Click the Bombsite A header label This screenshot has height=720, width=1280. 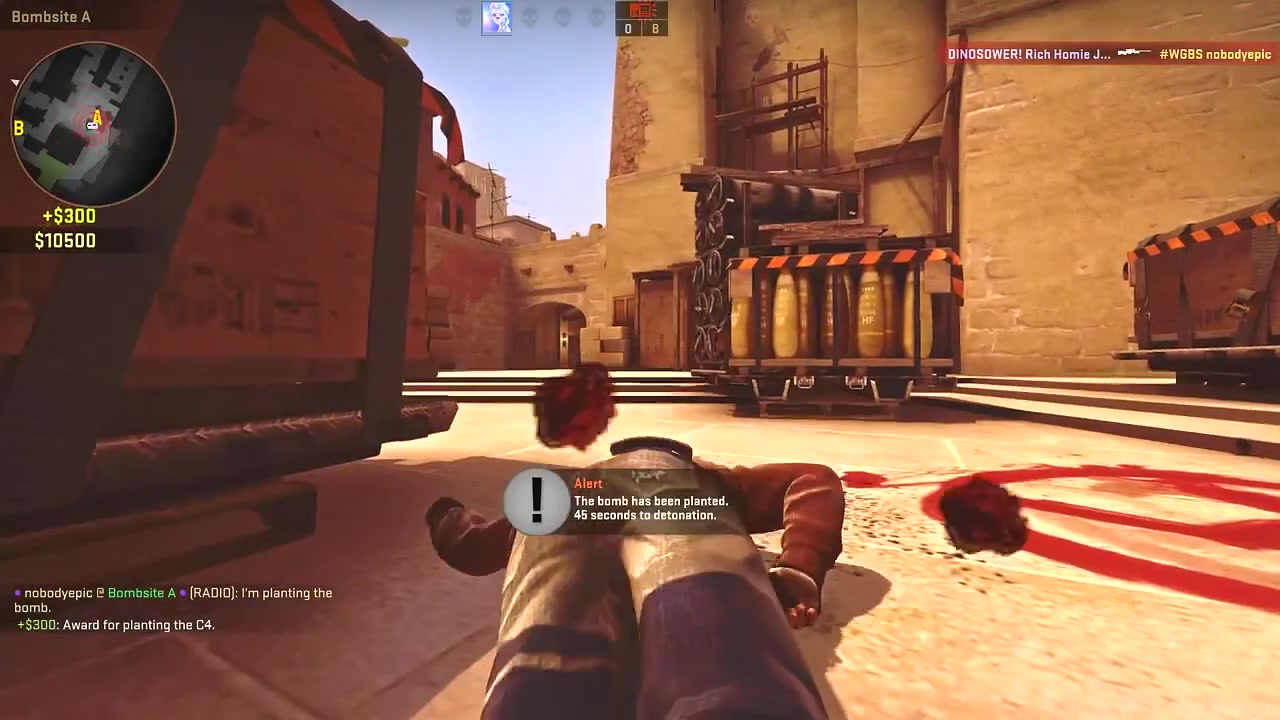(51, 16)
